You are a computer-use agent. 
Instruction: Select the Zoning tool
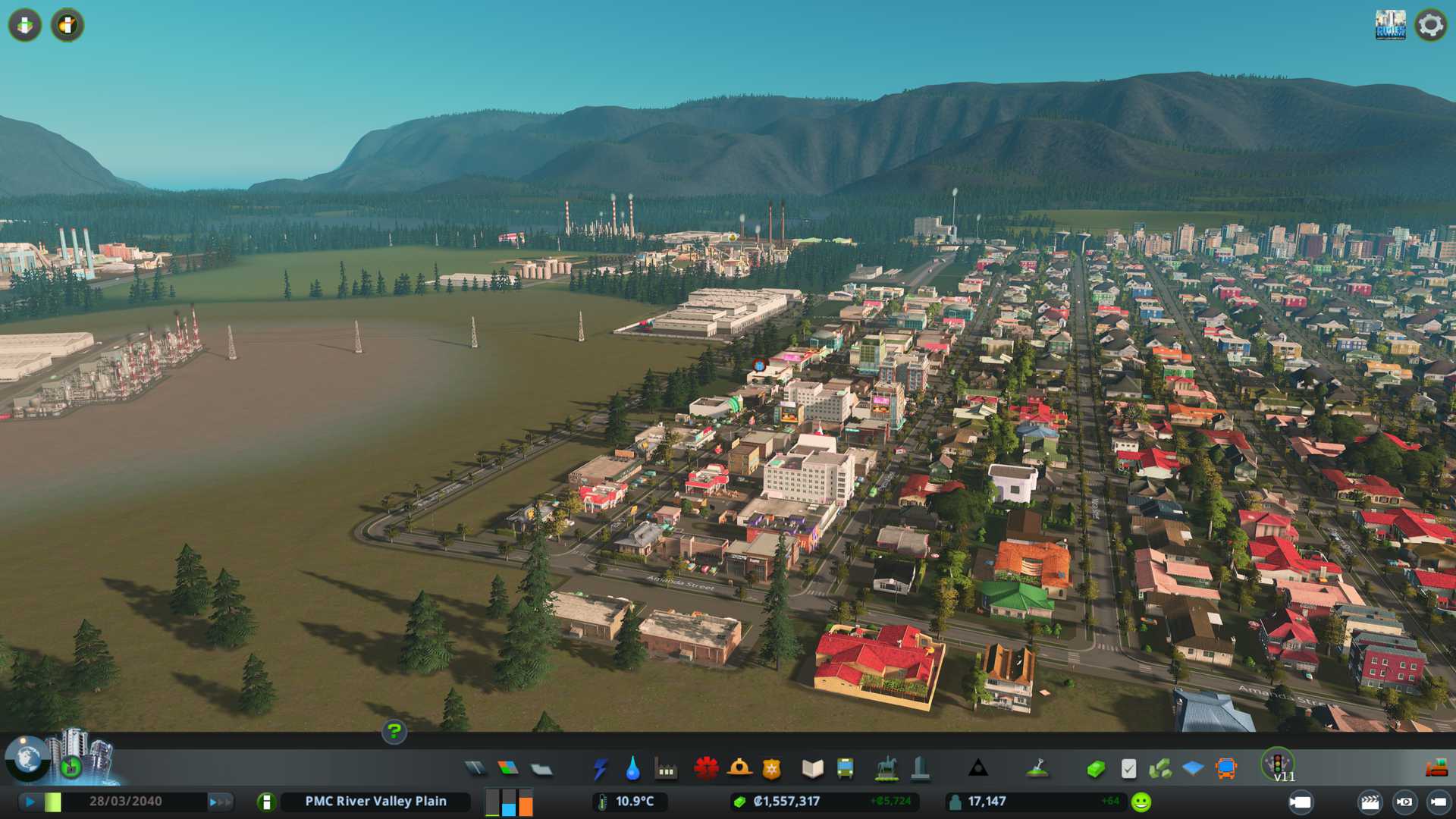[508, 769]
